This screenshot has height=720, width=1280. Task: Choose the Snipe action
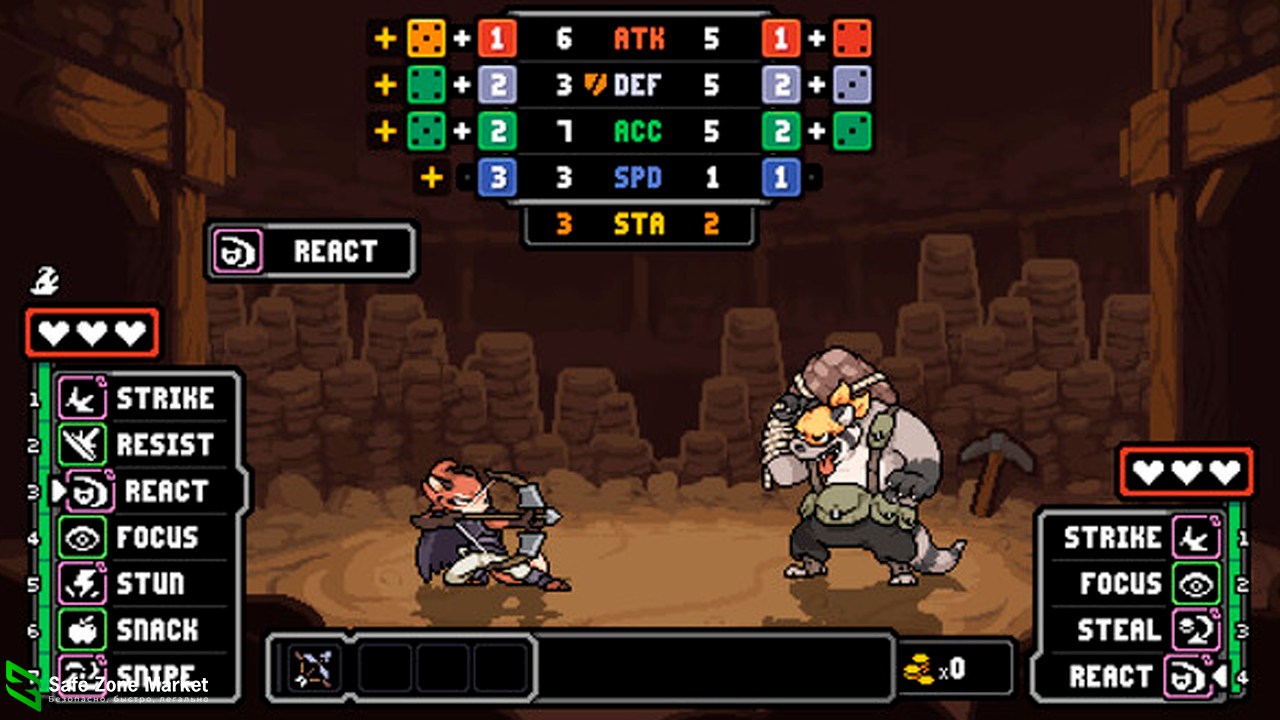coord(140,672)
